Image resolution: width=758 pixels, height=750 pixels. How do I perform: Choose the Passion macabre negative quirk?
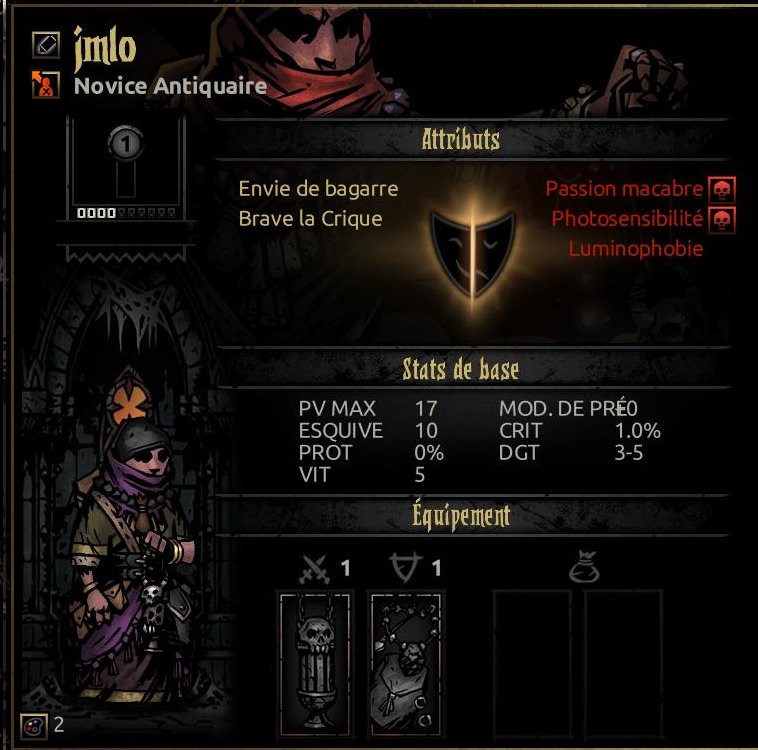click(624, 189)
